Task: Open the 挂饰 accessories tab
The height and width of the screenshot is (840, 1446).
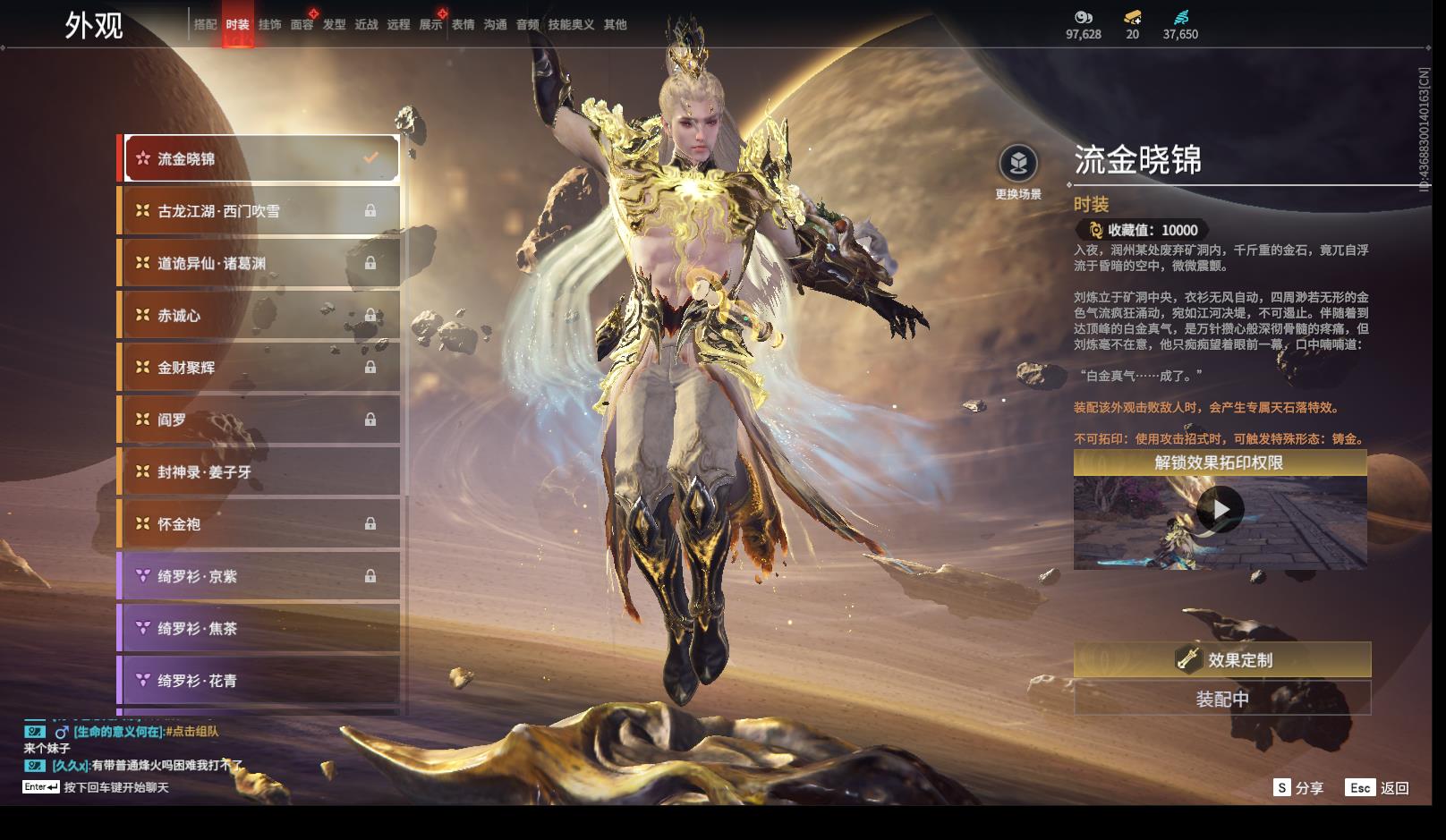Action: 269,25
